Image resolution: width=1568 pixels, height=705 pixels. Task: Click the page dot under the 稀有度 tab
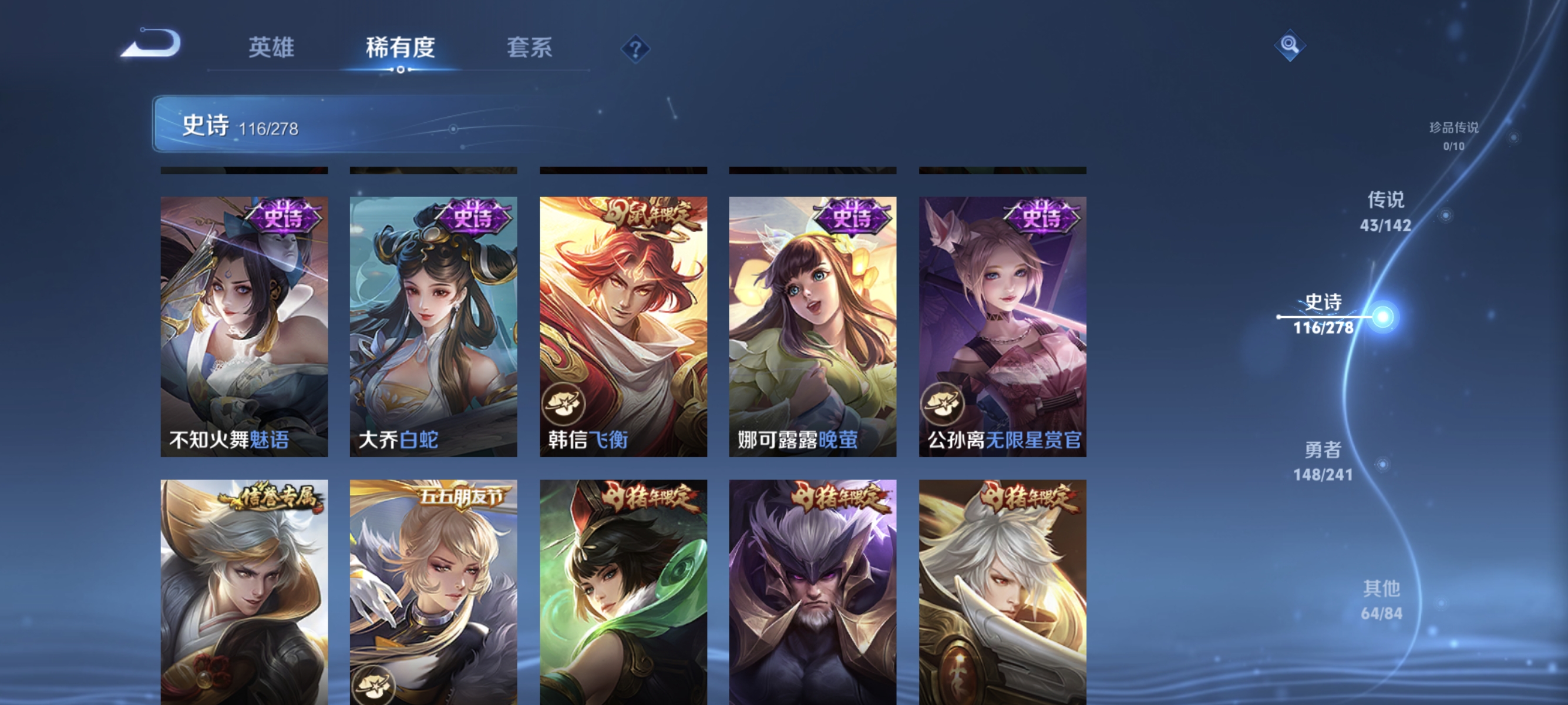[x=400, y=69]
